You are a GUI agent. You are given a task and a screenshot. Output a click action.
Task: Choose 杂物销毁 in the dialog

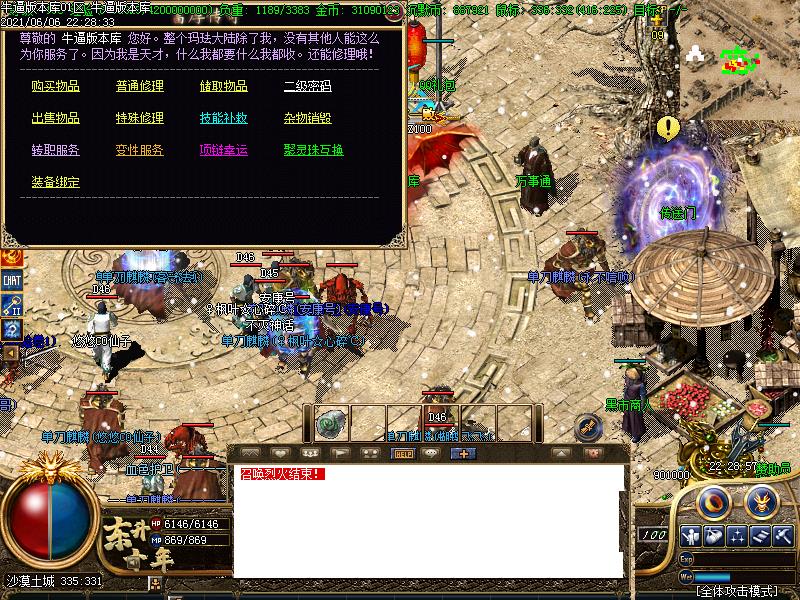tap(307, 119)
